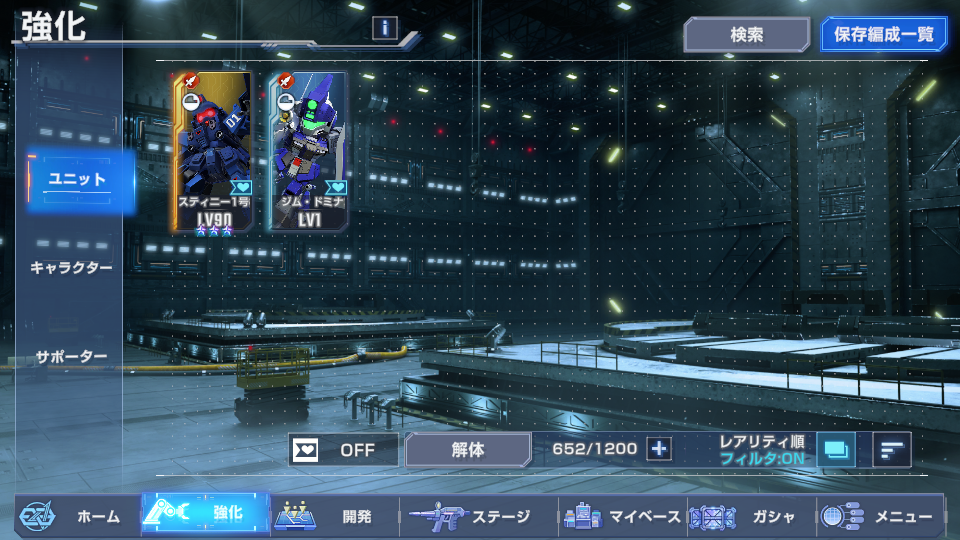Expand unit capacity with the plus button
The width and height of the screenshot is (960, 540).
[658, 449]
